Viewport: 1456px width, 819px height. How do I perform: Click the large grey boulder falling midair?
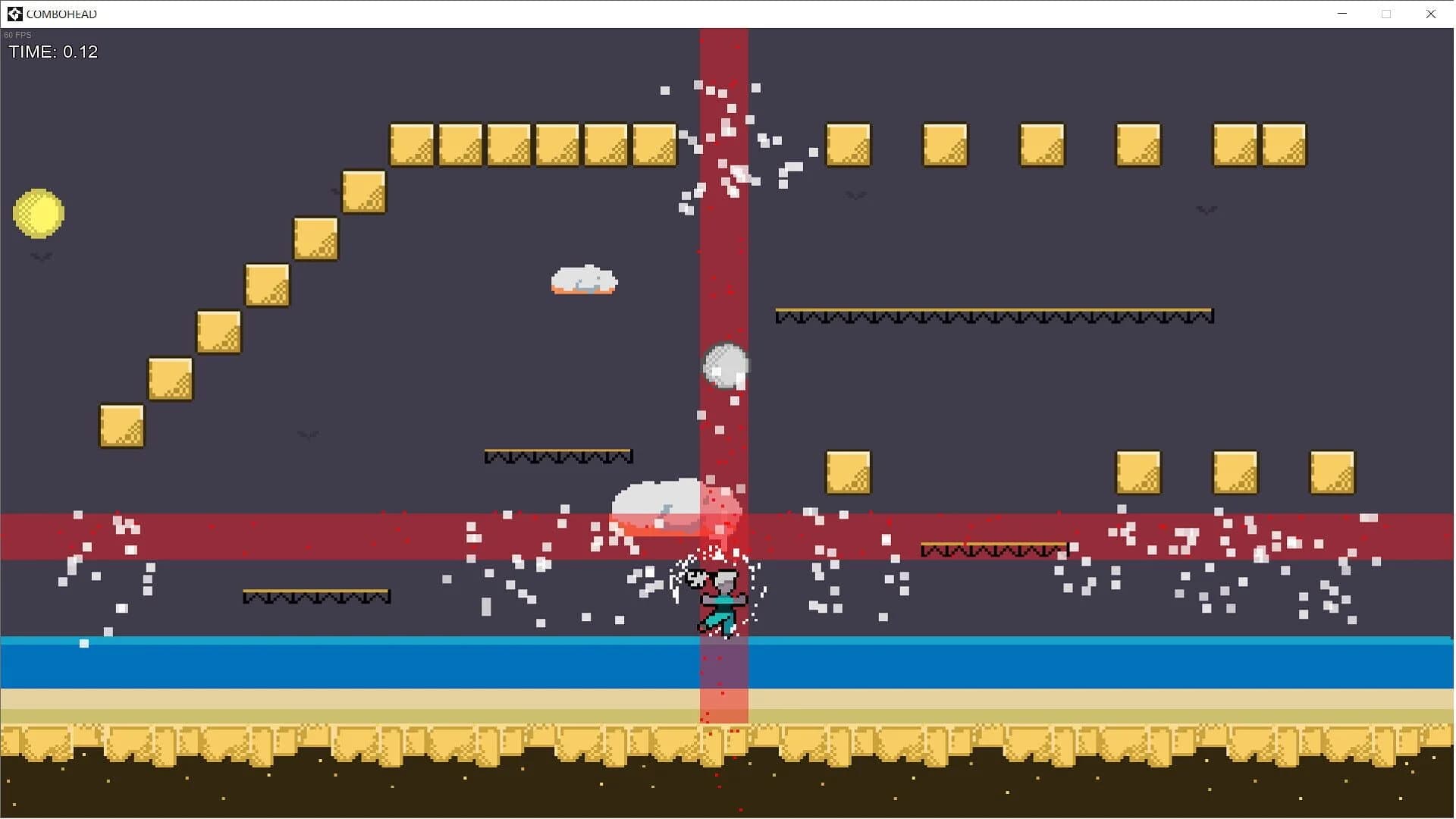pyautogui.click(x=725, y=365)
